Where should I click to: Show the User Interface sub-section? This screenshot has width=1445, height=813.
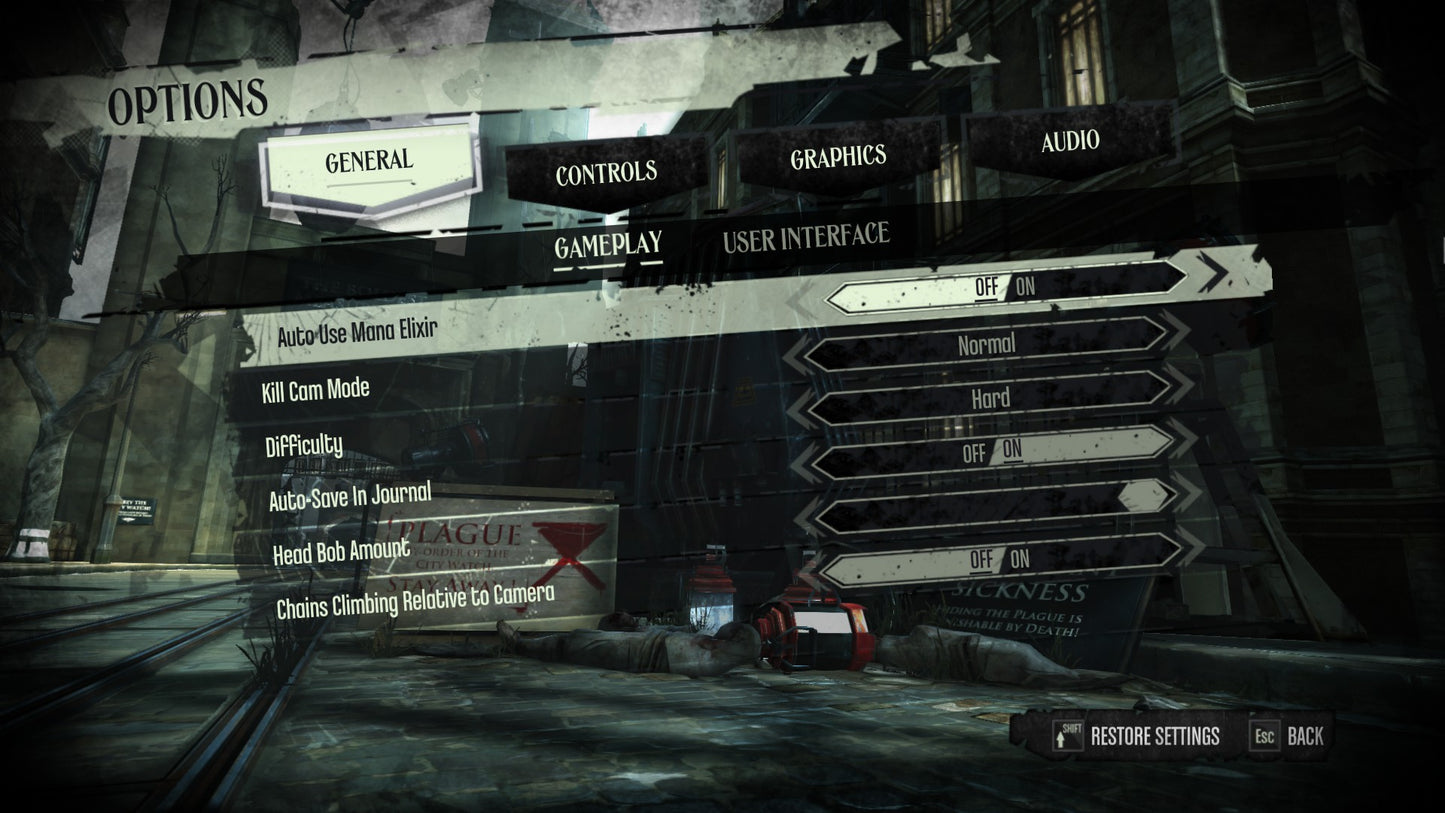(805, 237)
